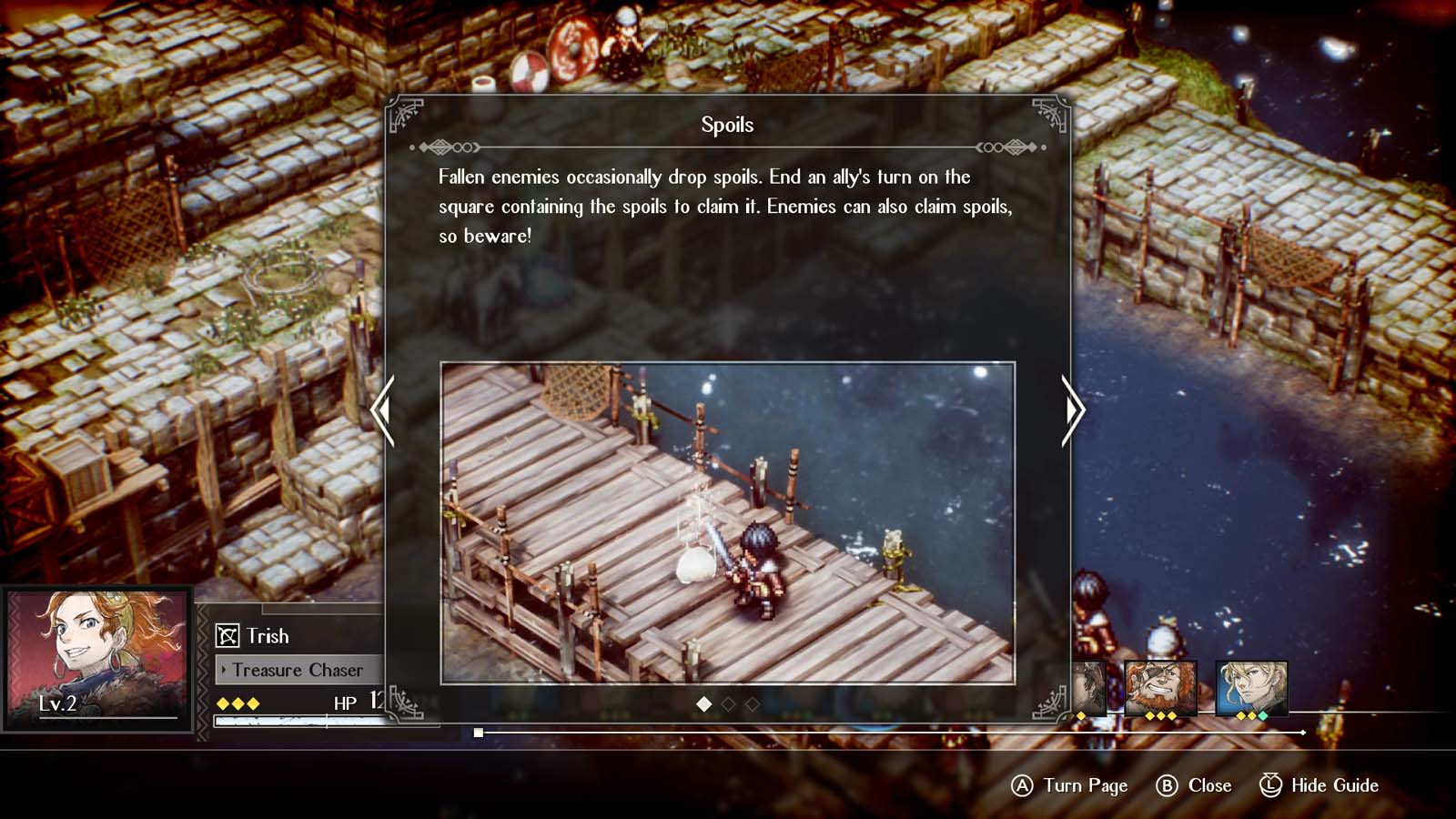The height and width of the screenshot is (819, 1456).
Task: Click the bow icon beside Trish's name
Action: point(227,635)
